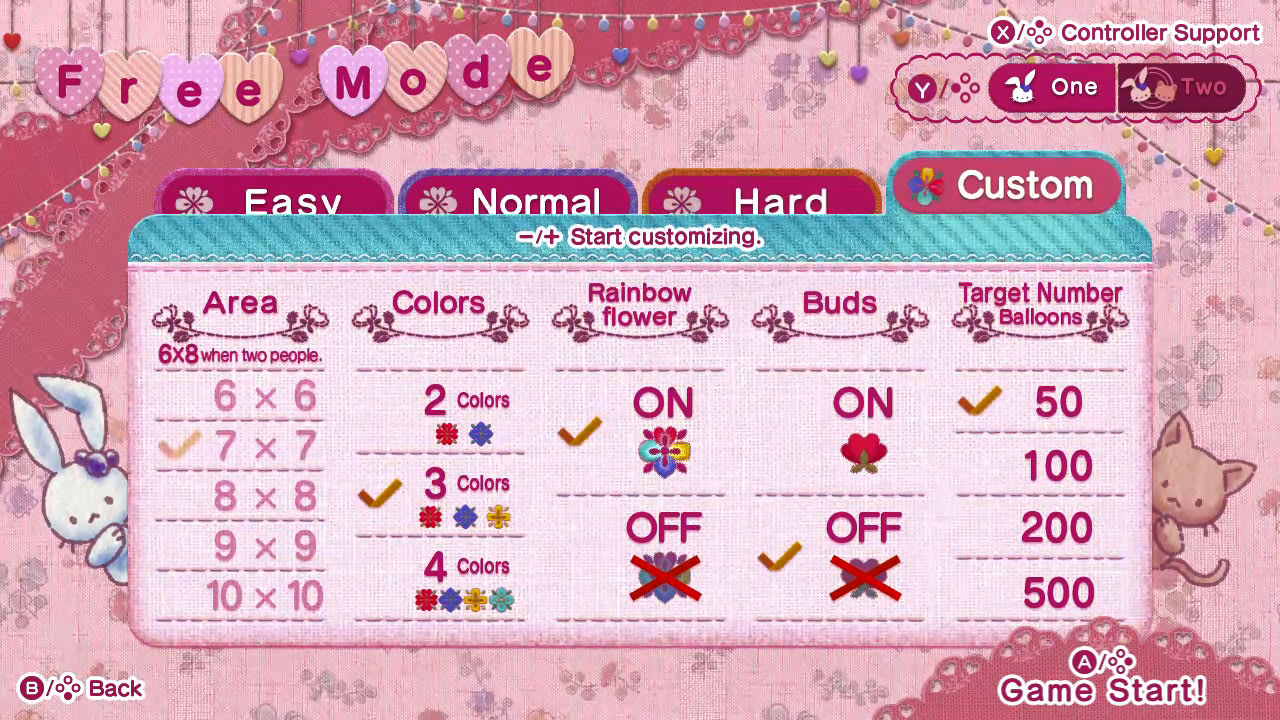Click the B button icon next to Back
Viewport: 1280px width, 720px height.
[33, 688]
